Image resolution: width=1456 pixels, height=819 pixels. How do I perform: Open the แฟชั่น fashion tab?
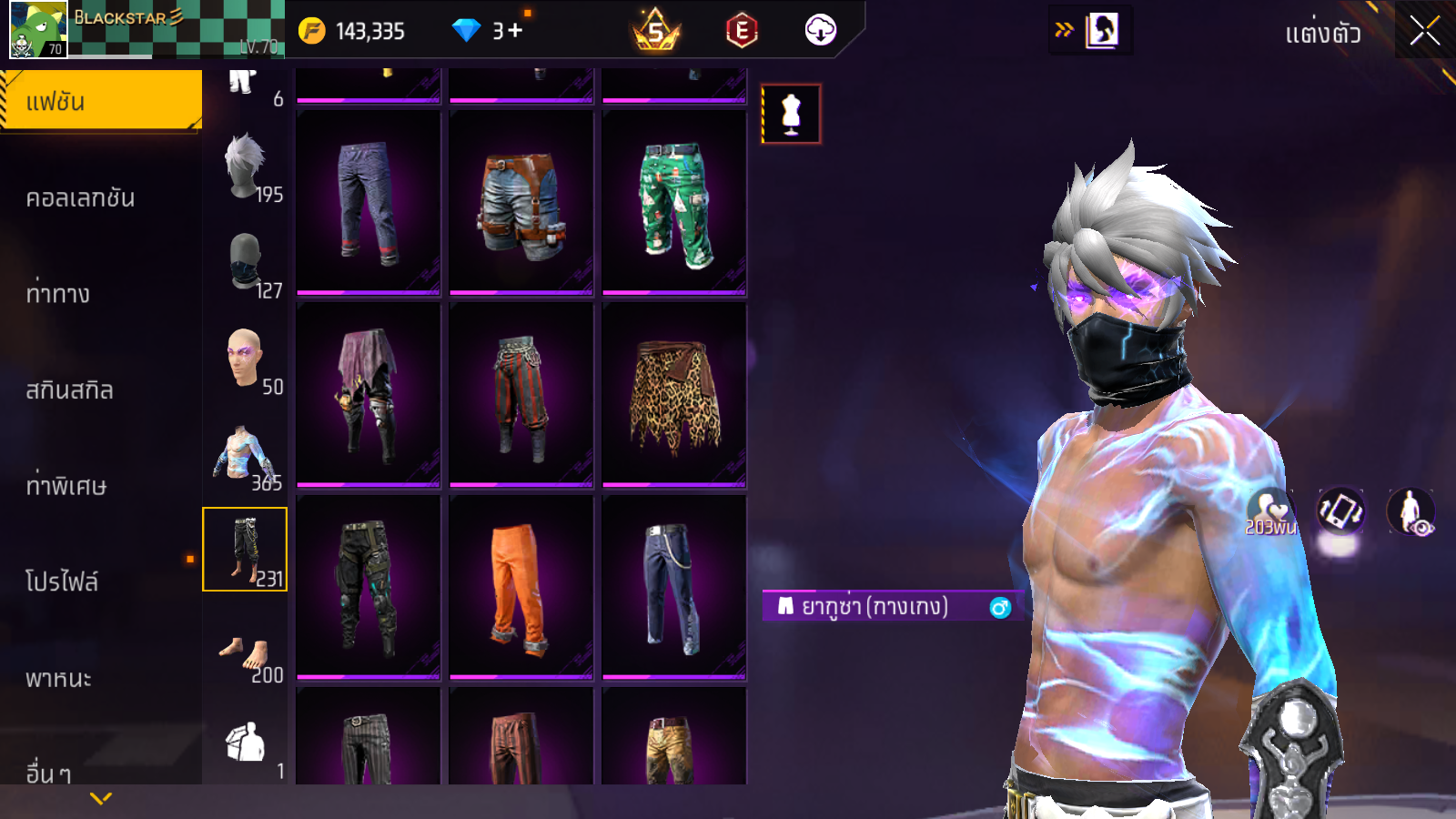coord(100,102)
